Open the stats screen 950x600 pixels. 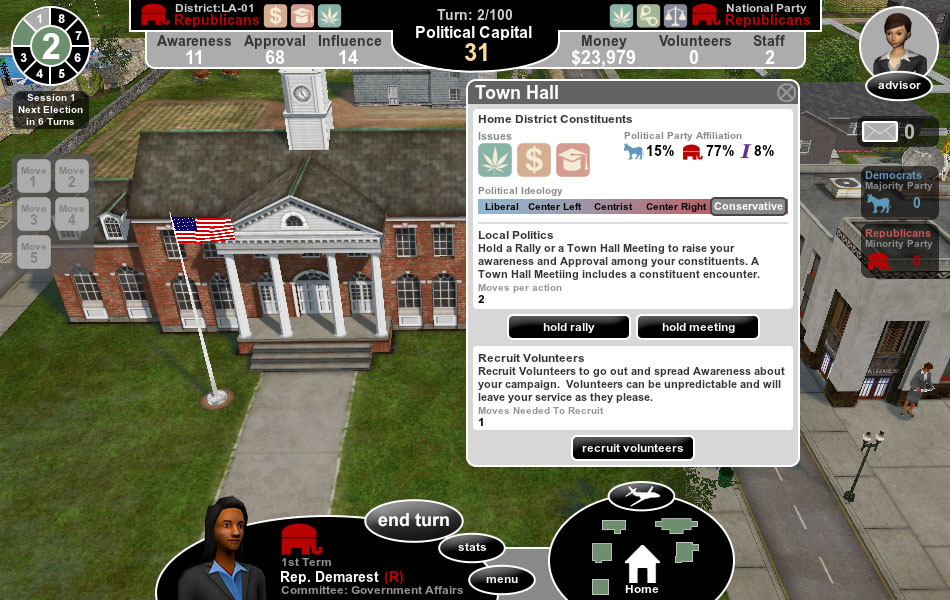[472, 547]
